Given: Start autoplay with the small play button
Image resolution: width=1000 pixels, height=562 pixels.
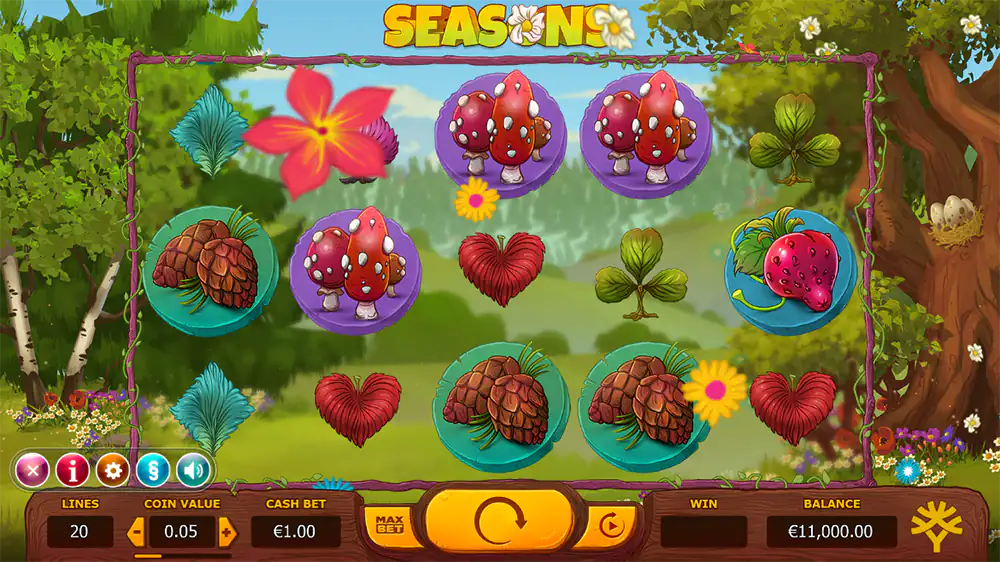Looking at the screenshot, I should click(x=609, y=524).
